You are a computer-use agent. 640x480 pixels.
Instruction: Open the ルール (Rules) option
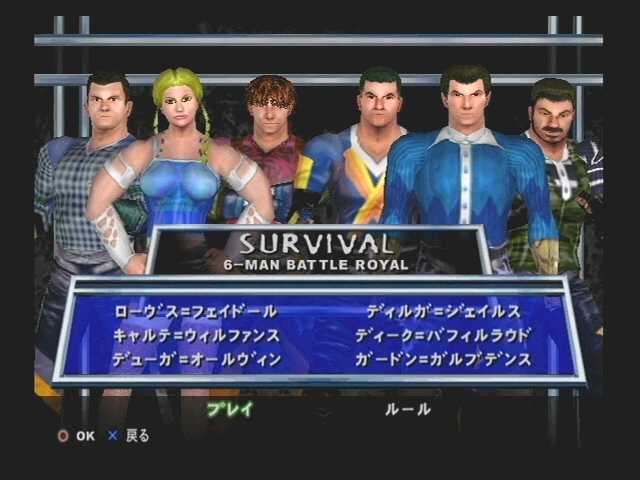tap(408, 409)
